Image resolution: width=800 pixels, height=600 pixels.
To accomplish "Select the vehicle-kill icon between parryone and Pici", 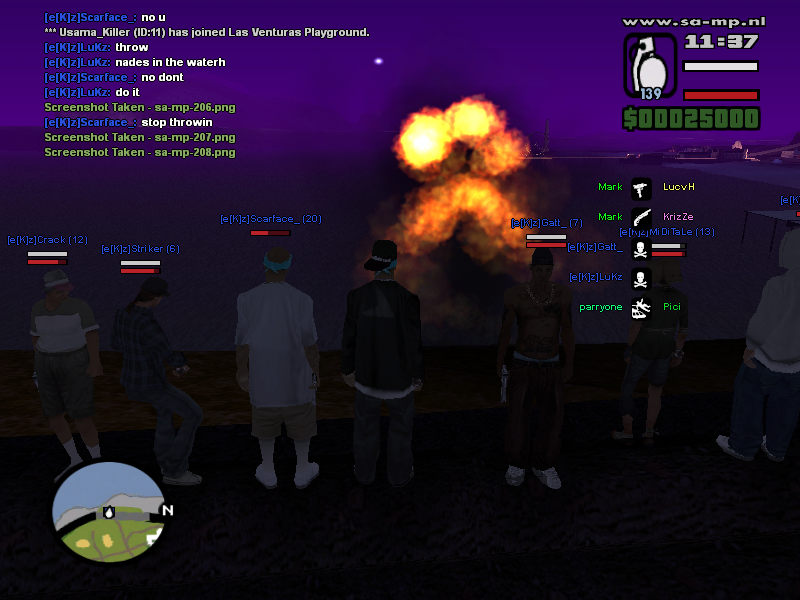I will pos(641,307).
